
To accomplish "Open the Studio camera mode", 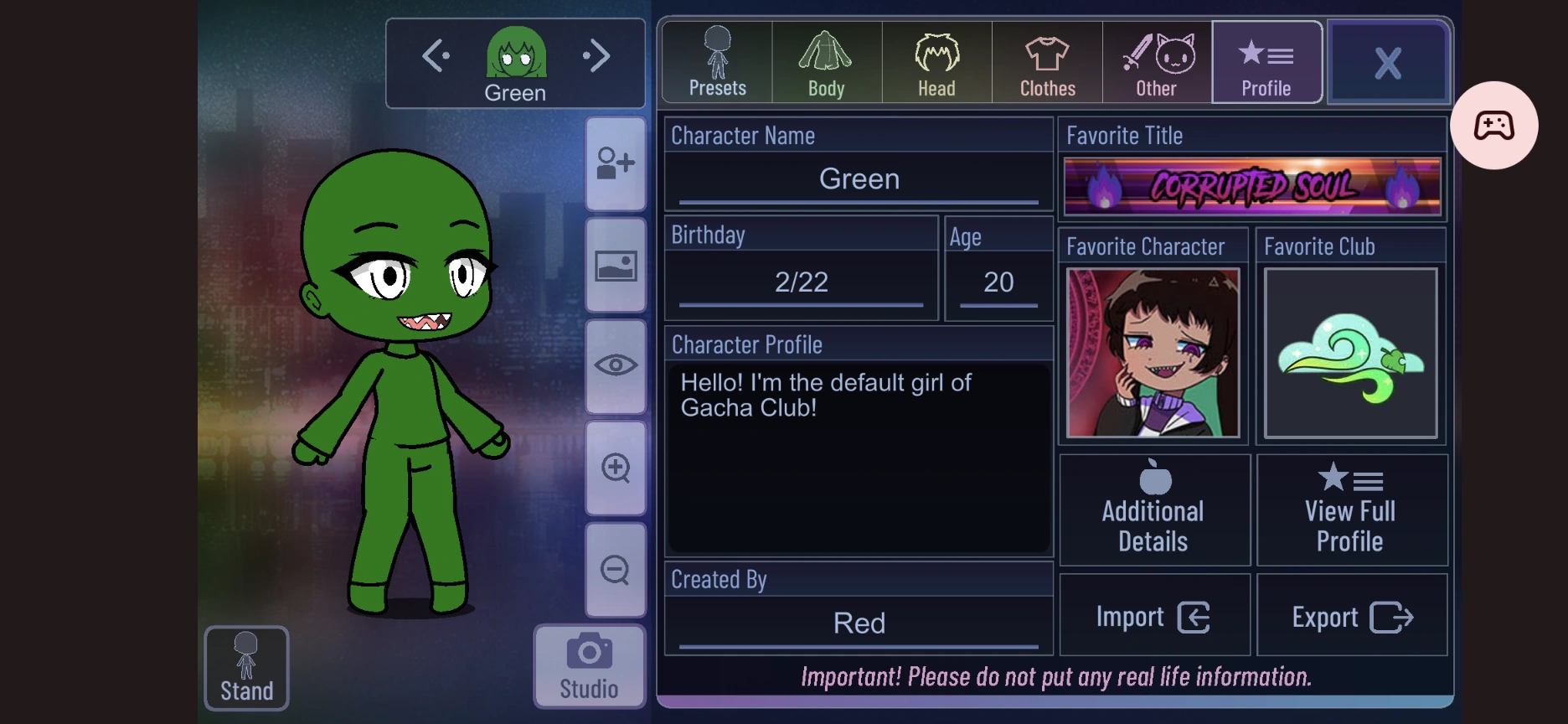I will tap(589, 665).
